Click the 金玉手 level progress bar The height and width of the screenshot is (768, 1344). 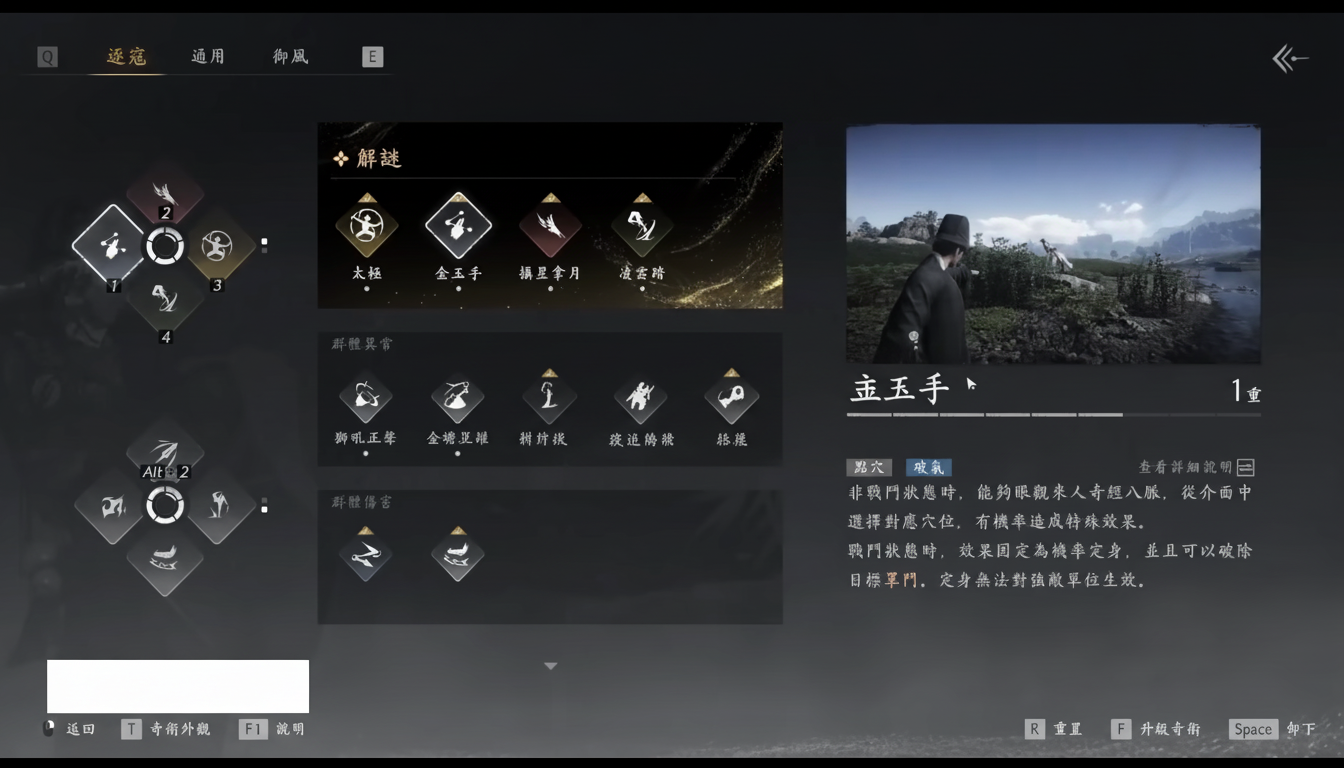point(1054,412)
